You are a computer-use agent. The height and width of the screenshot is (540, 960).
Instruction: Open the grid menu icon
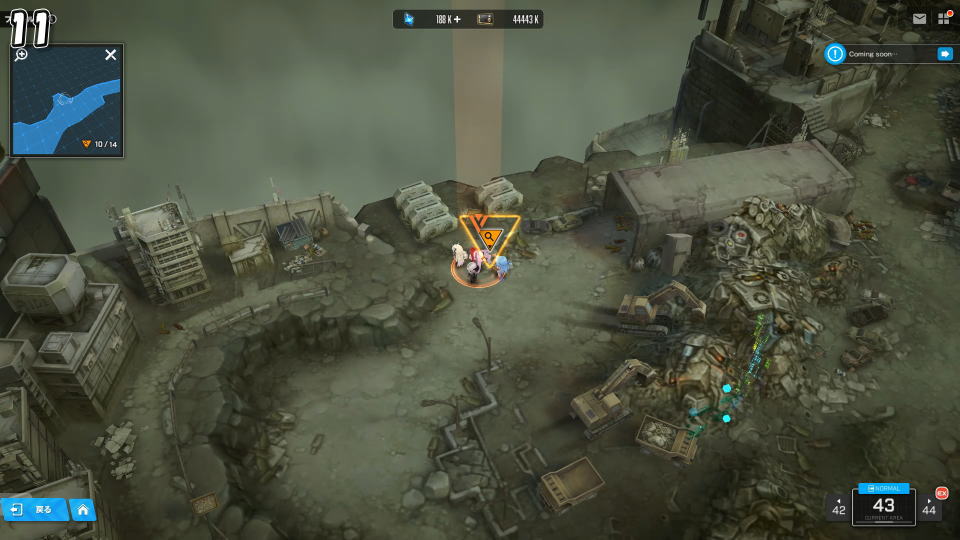(x=944, y=19)
